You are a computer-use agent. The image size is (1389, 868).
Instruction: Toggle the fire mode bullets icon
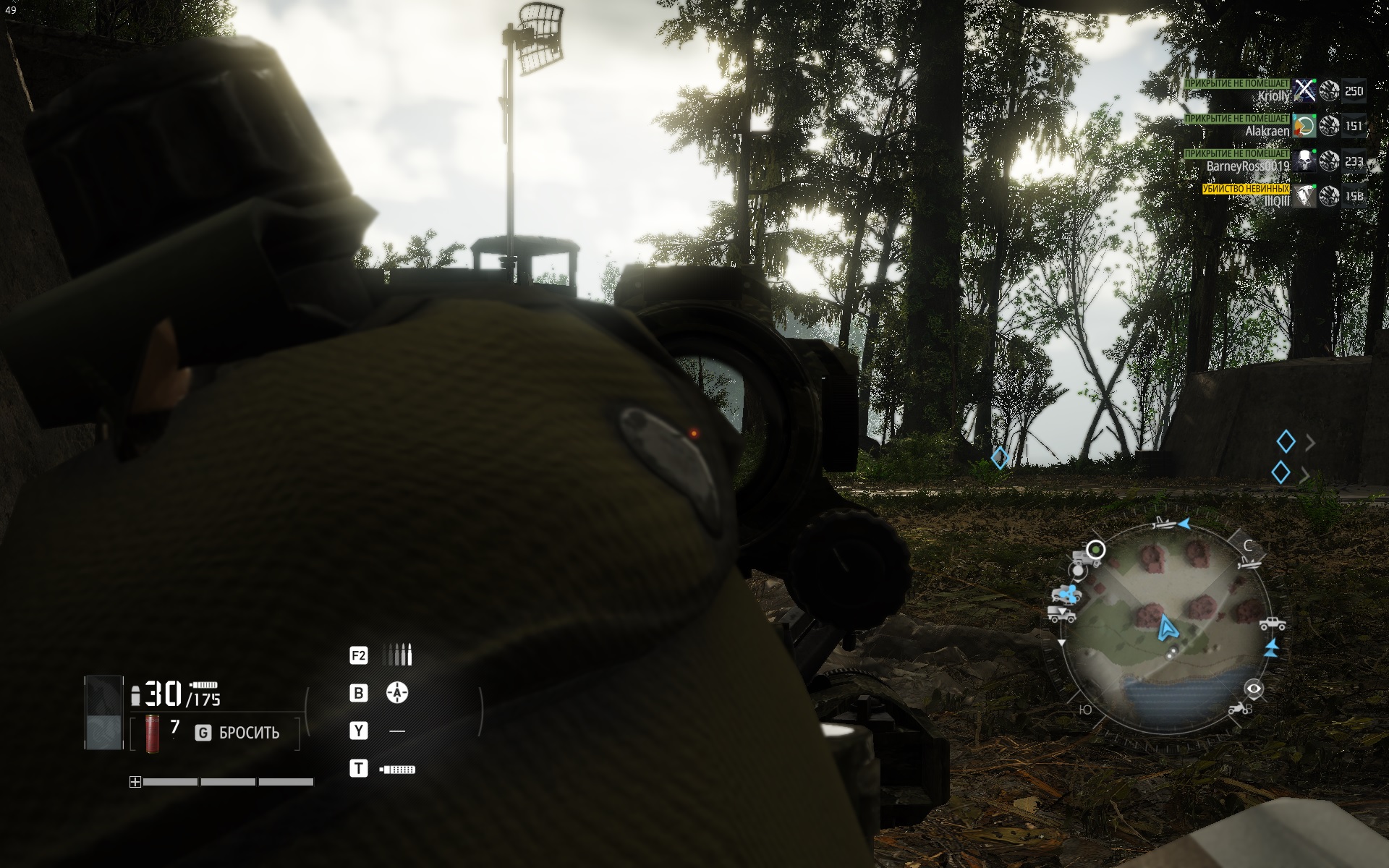(397, 655)
